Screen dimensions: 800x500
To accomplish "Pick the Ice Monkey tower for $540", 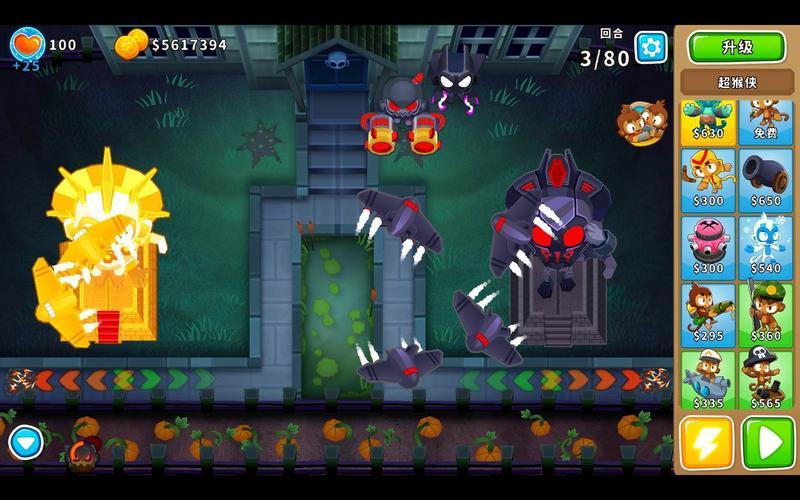I will (x=766, y=246).
